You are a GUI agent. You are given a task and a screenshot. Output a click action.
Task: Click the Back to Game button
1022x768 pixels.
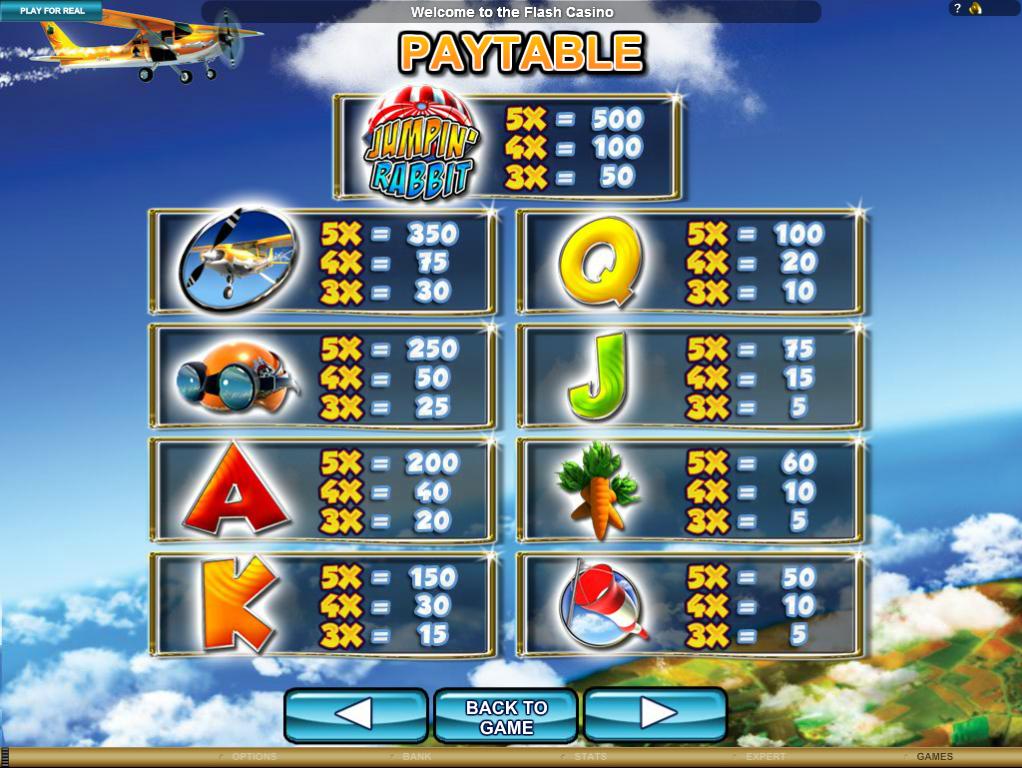point(506,717)
